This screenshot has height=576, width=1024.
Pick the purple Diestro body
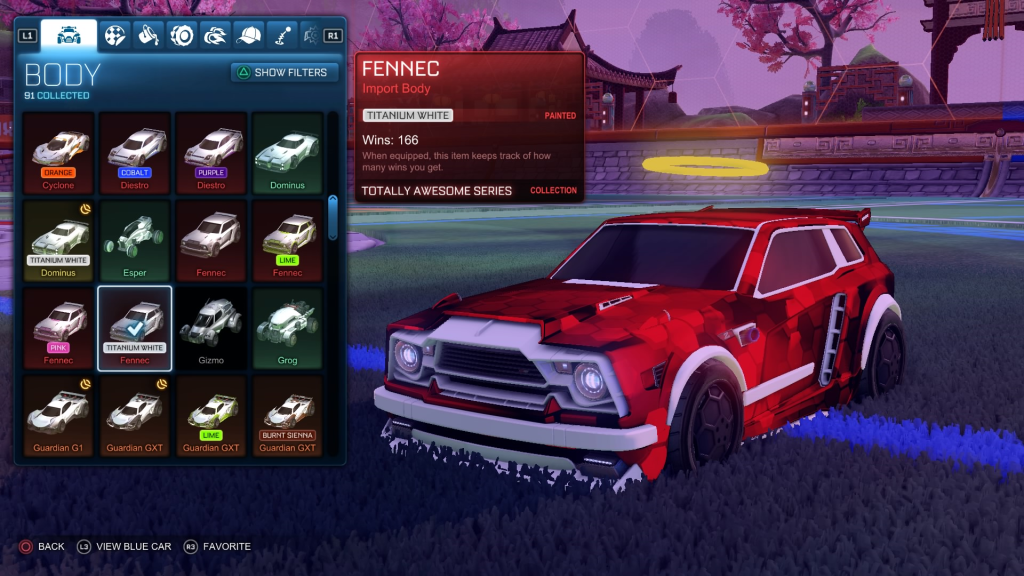point(210,152)
